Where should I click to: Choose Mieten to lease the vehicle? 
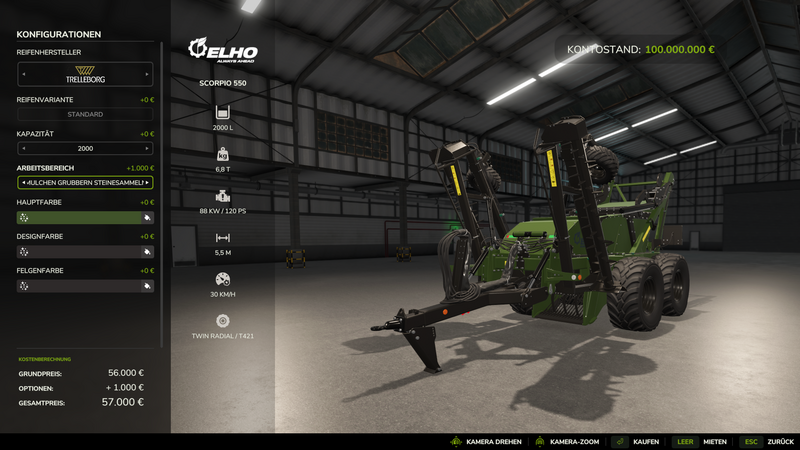(x=700, y=441)
